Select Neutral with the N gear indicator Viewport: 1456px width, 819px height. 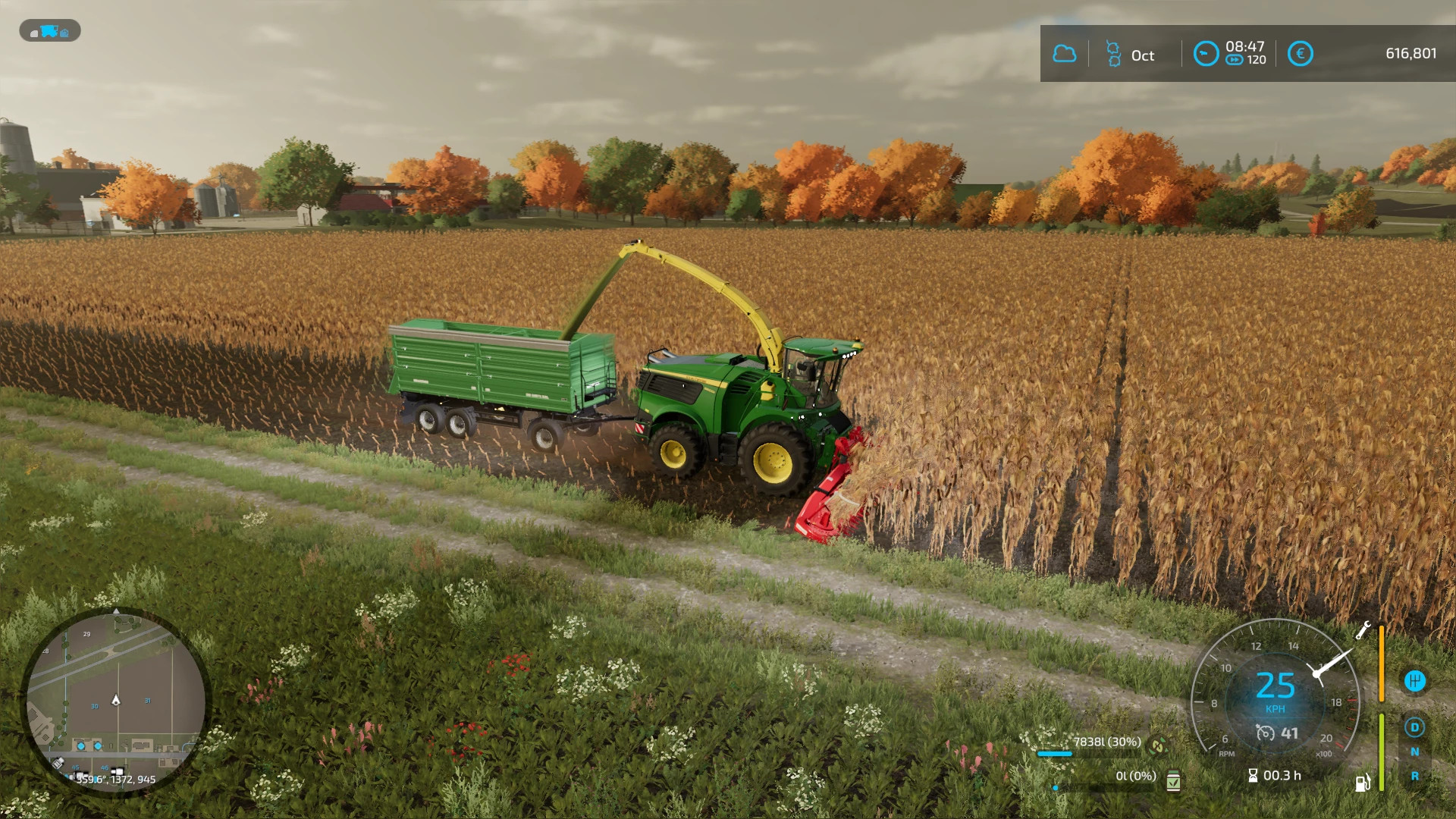pyautogui.click(x=1415, y=752)
